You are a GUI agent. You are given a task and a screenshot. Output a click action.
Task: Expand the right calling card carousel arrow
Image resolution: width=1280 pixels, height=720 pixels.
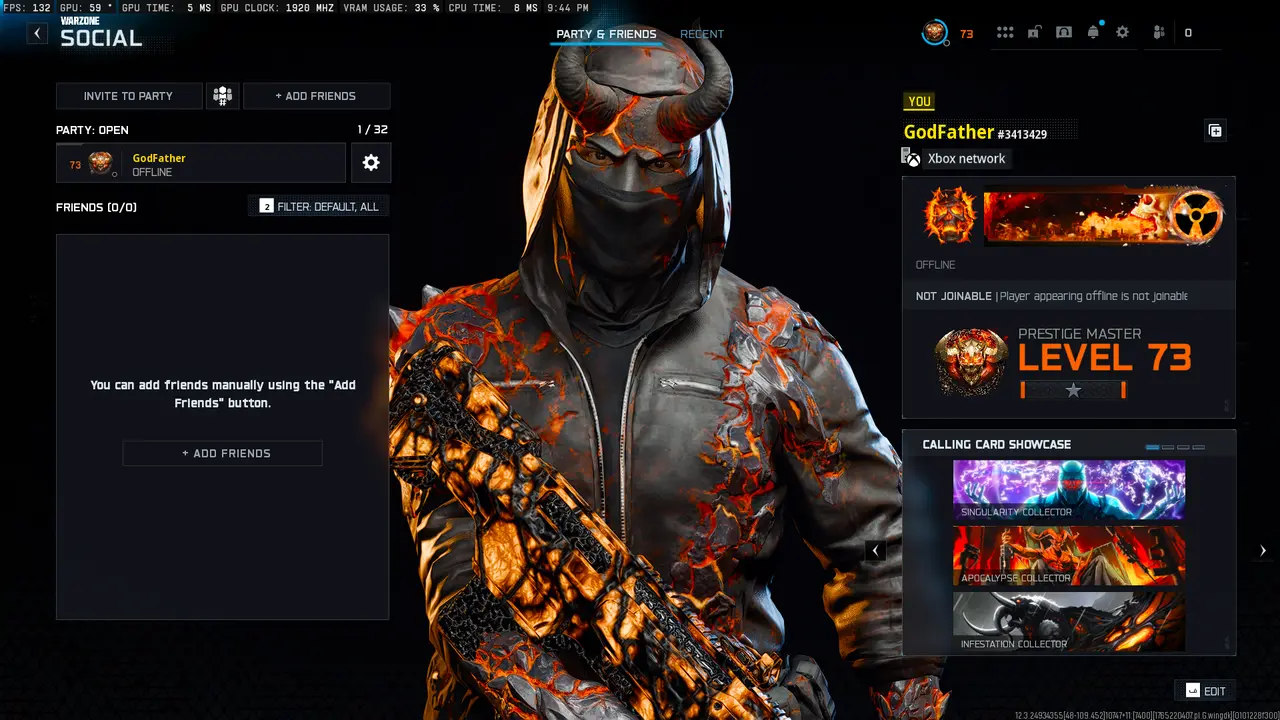point(1262,550)
